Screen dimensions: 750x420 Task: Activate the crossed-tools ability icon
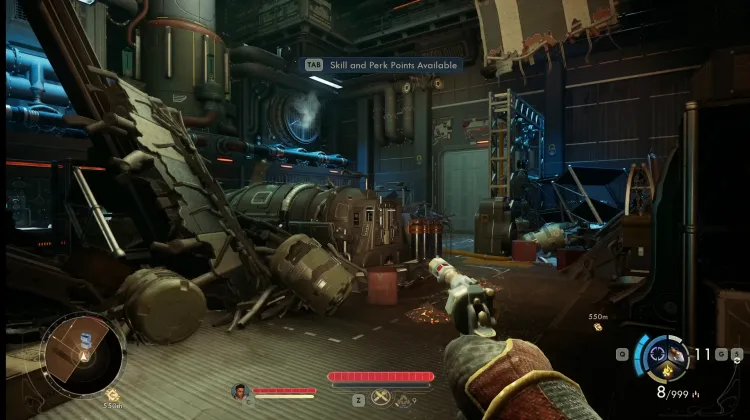click(382, 398)
